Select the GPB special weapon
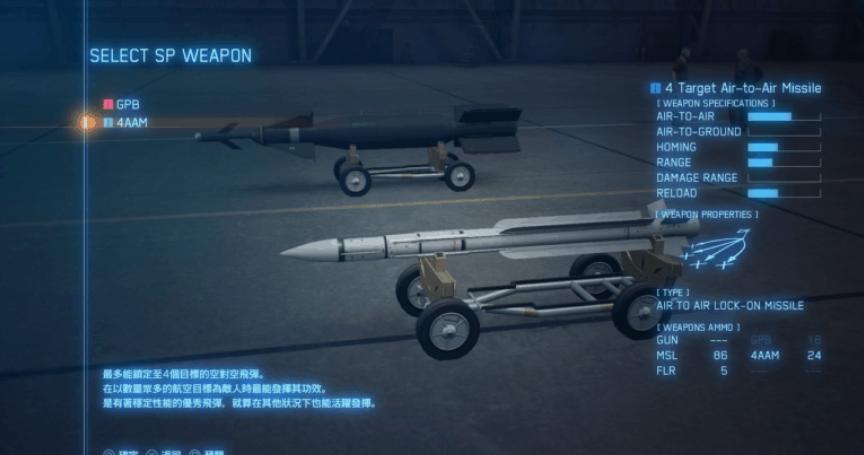 (127, 104)
